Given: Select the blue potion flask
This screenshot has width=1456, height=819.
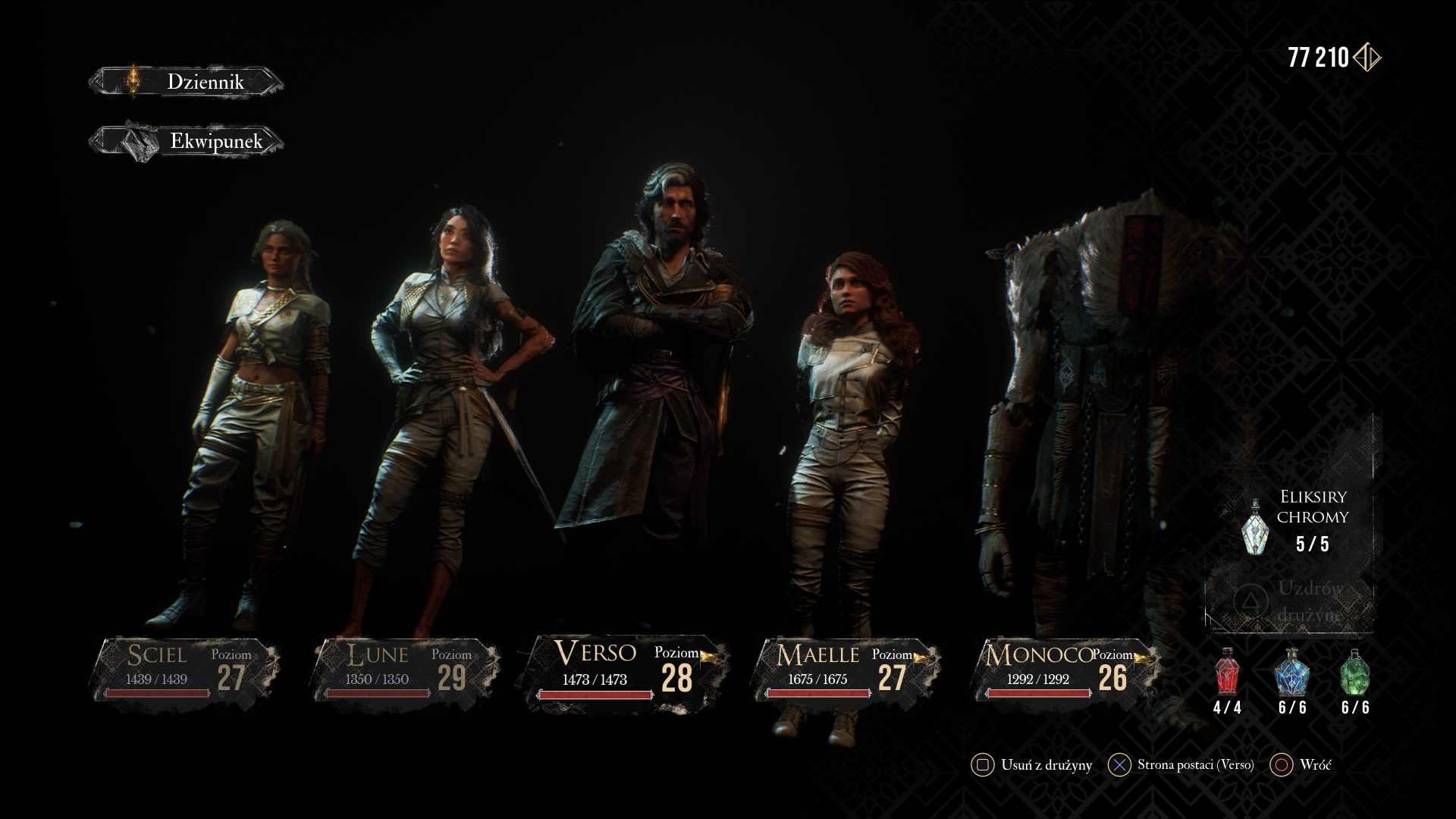Looking at the screenshot, I should click(1292, 673).
